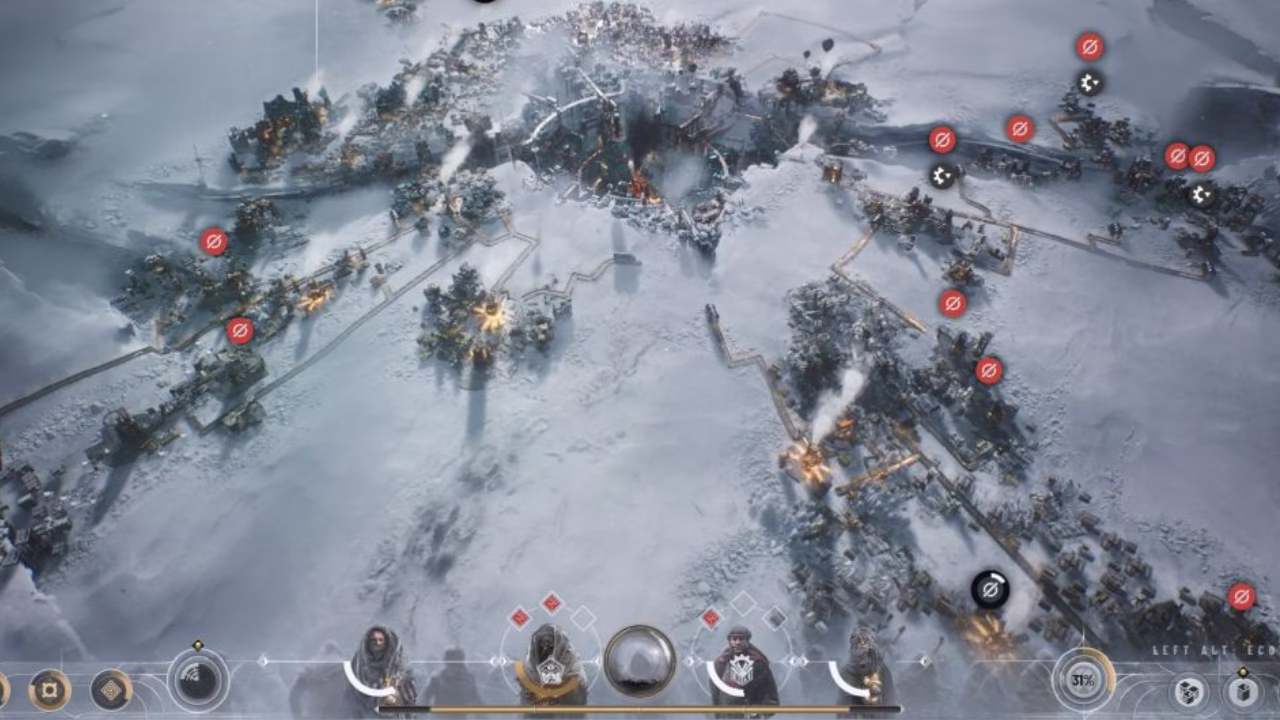Click the black circular disabled-district marker

coord(990,590)
